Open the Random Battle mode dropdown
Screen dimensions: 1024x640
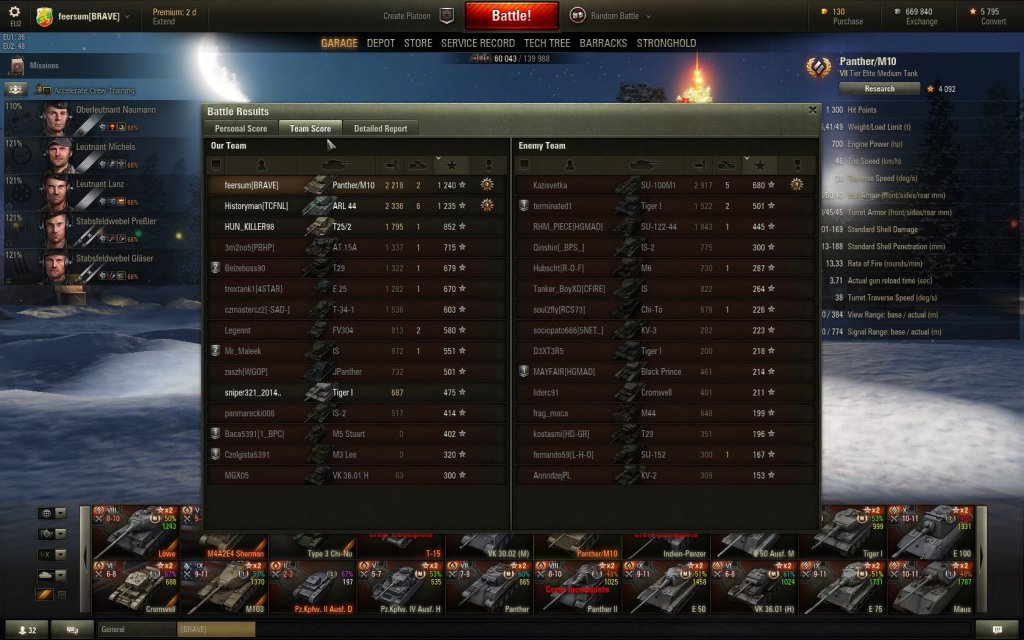[x=611, y=16]
